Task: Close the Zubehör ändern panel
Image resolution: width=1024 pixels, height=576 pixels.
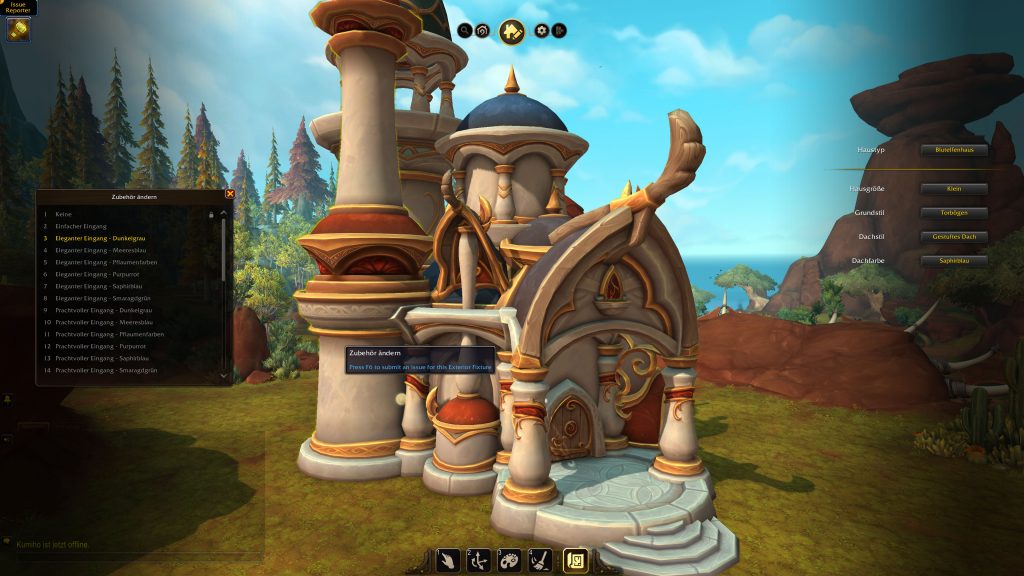Action: pos(230,194)
